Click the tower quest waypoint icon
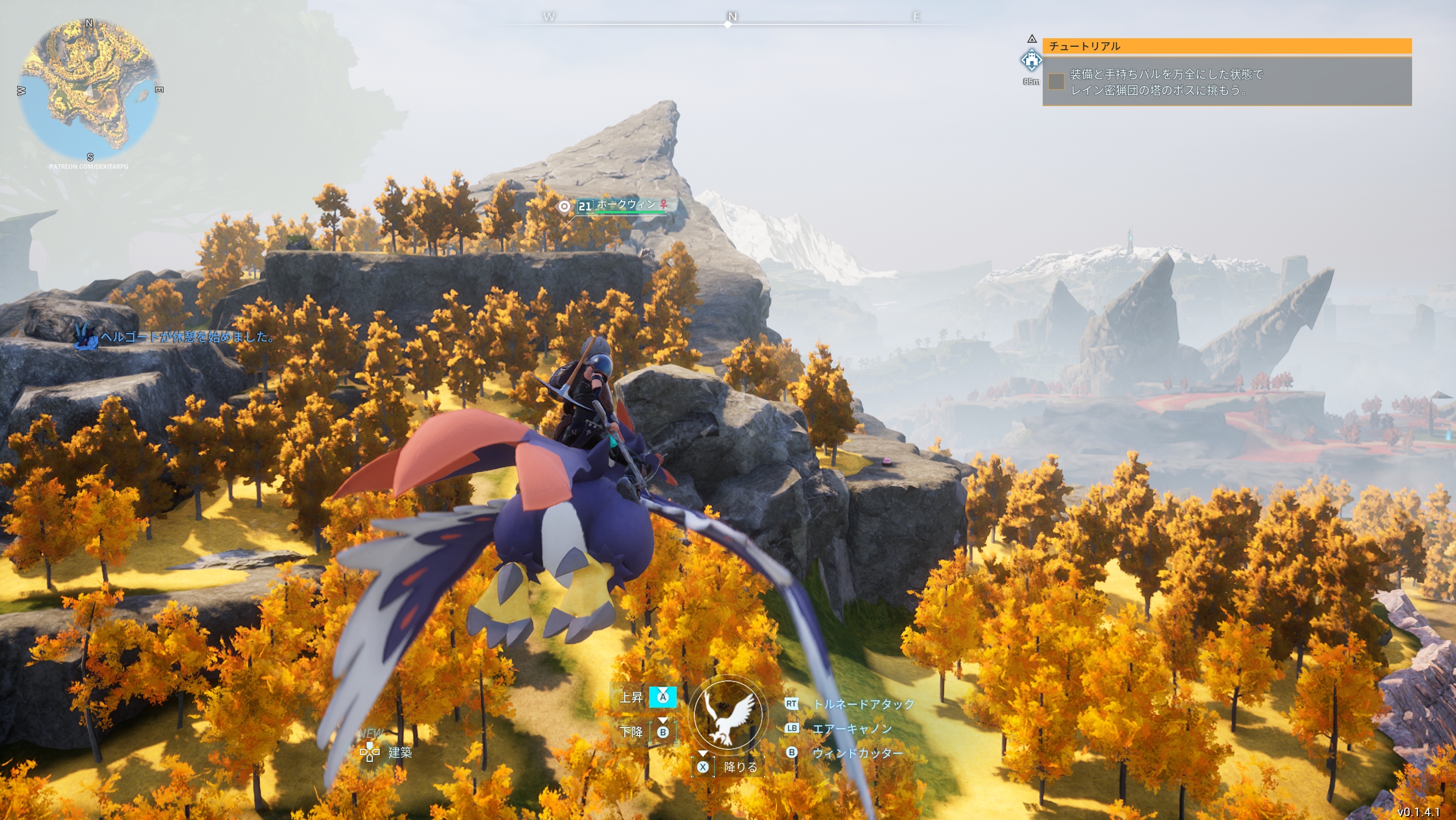Viewport: 1456px width, 820px height. click(1031, 60)
